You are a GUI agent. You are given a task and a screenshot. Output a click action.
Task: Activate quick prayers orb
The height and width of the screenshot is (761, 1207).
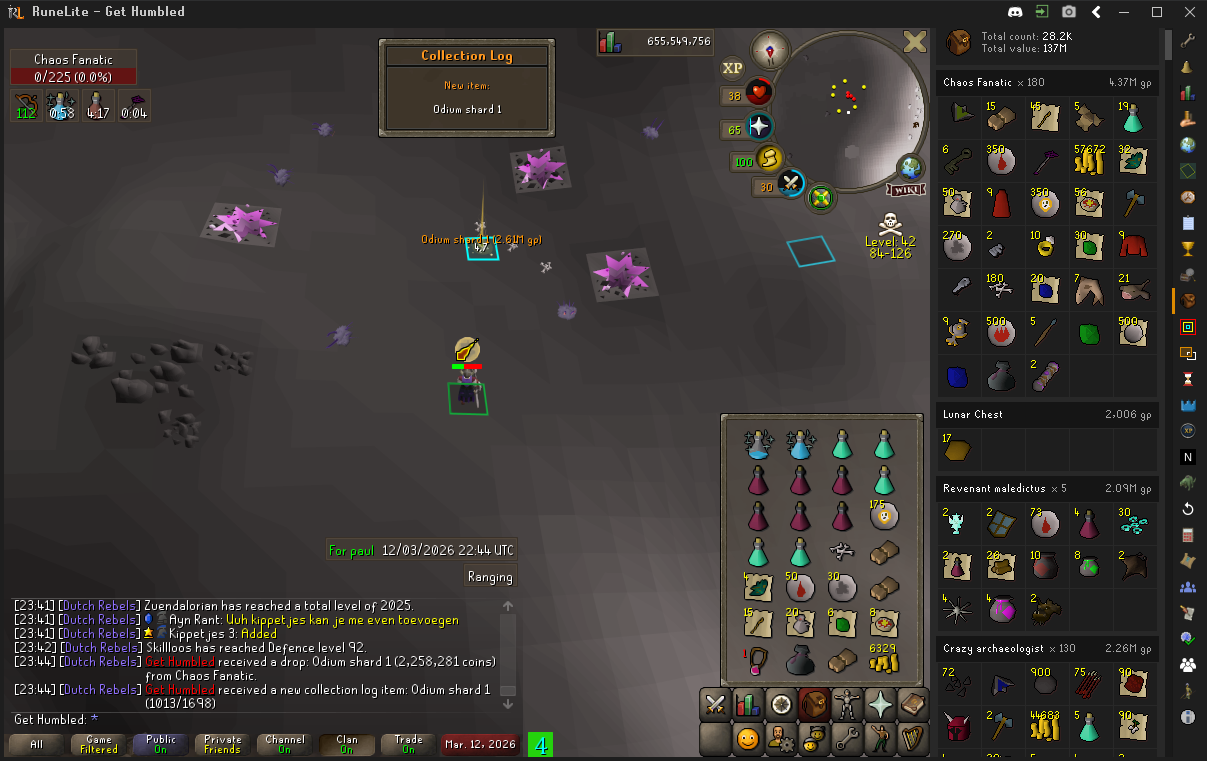click(760, 127)
